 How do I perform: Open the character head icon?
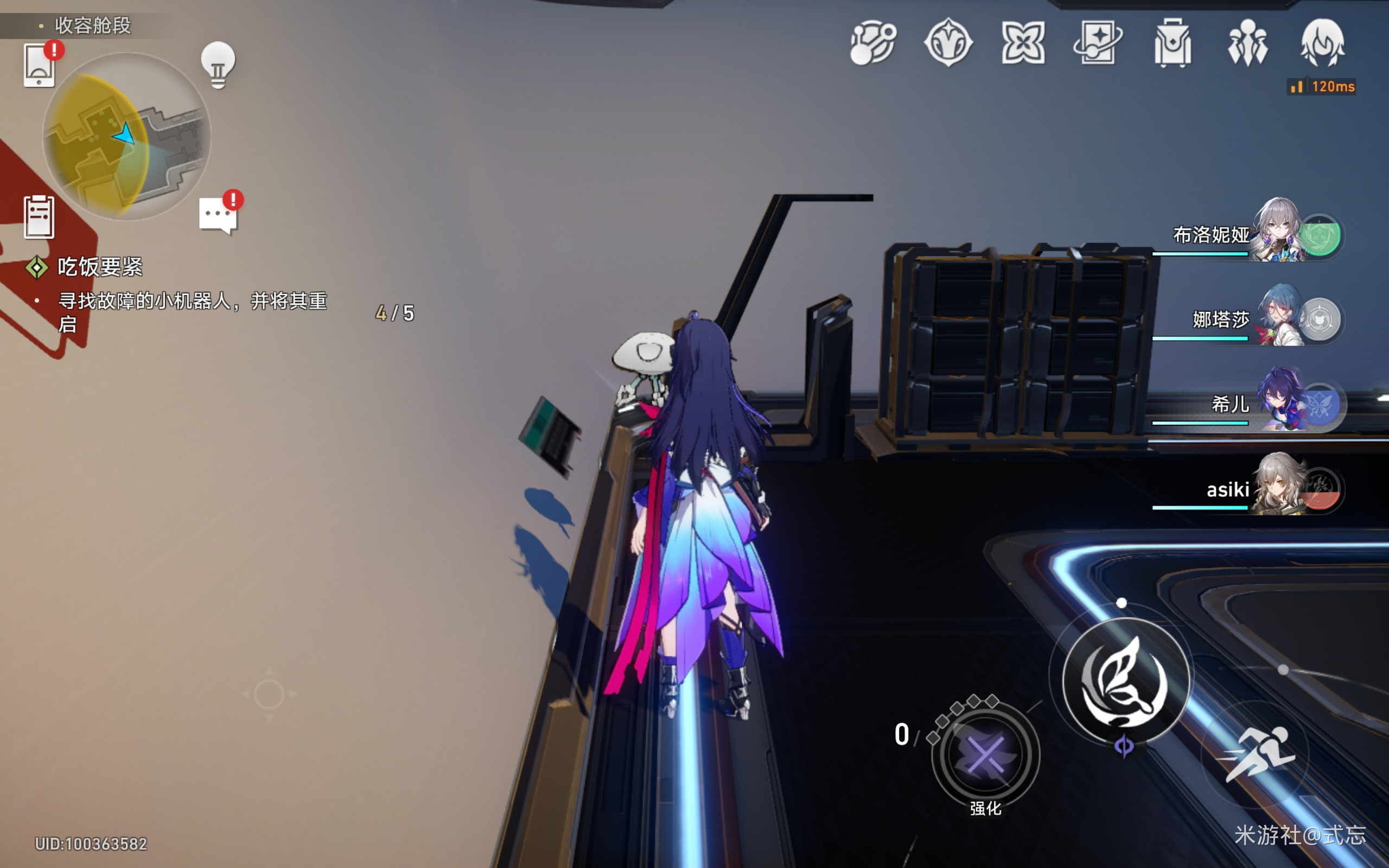1322,43
